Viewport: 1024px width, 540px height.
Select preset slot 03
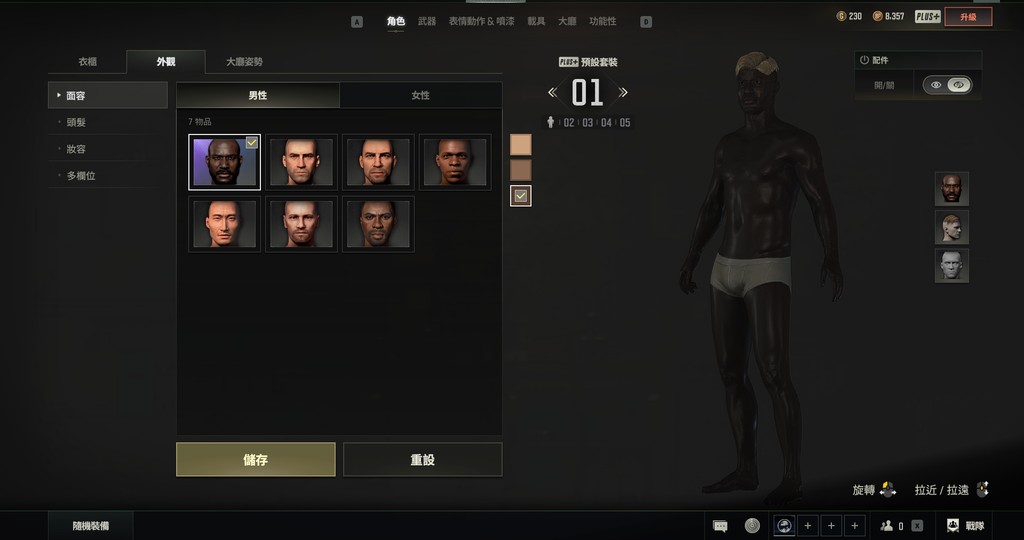click(587, 123)
